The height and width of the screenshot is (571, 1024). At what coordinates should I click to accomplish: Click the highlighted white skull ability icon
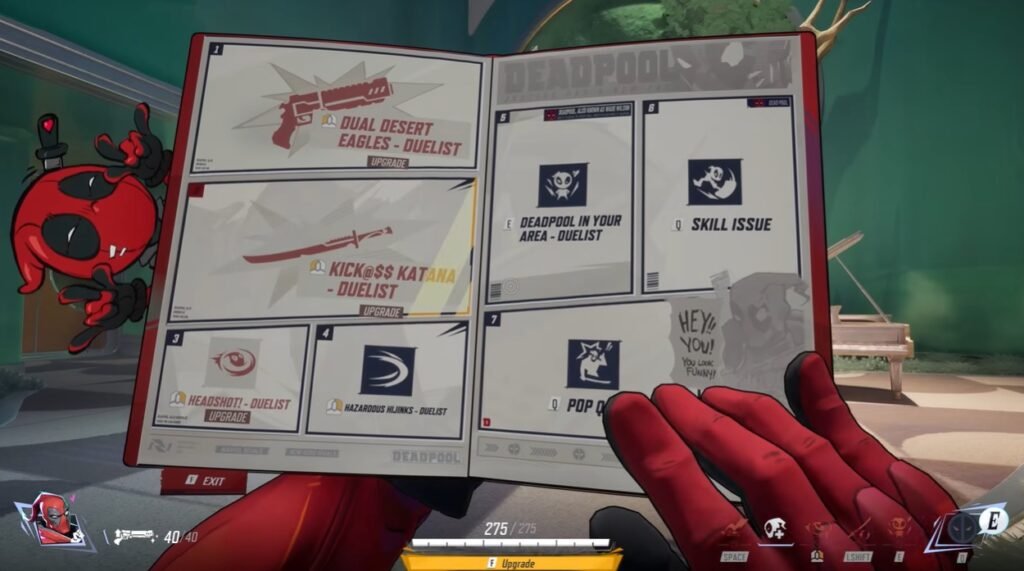click(x=774, y=529)
